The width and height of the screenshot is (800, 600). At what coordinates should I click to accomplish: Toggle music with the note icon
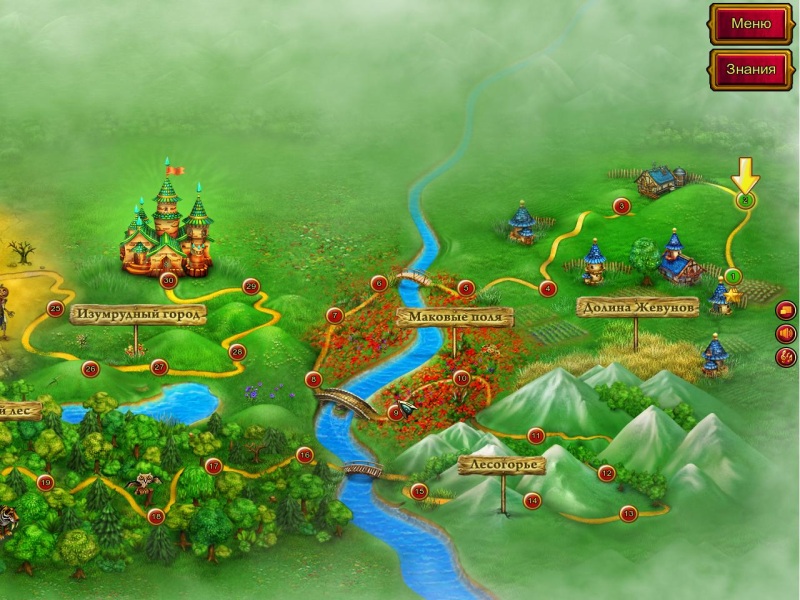(x=786, y=356)
